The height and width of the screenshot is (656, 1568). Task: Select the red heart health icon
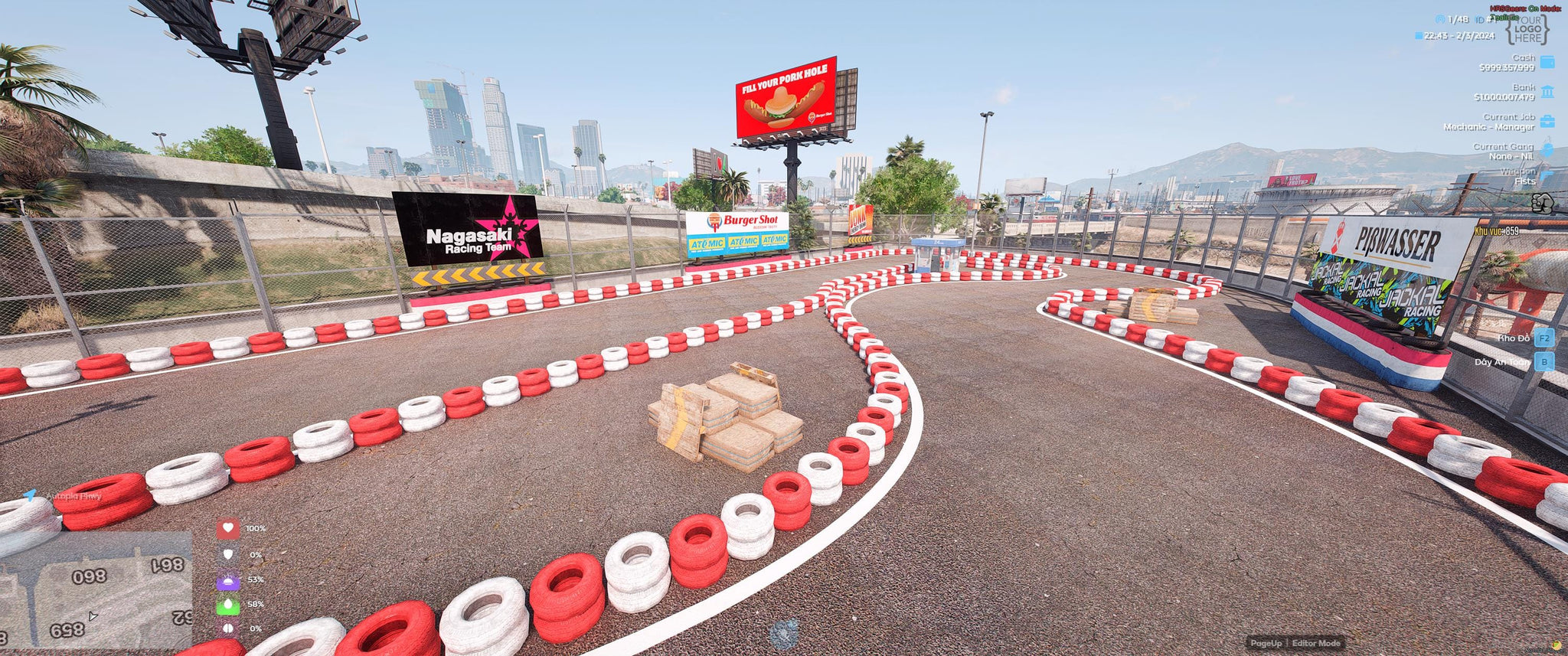228,529
